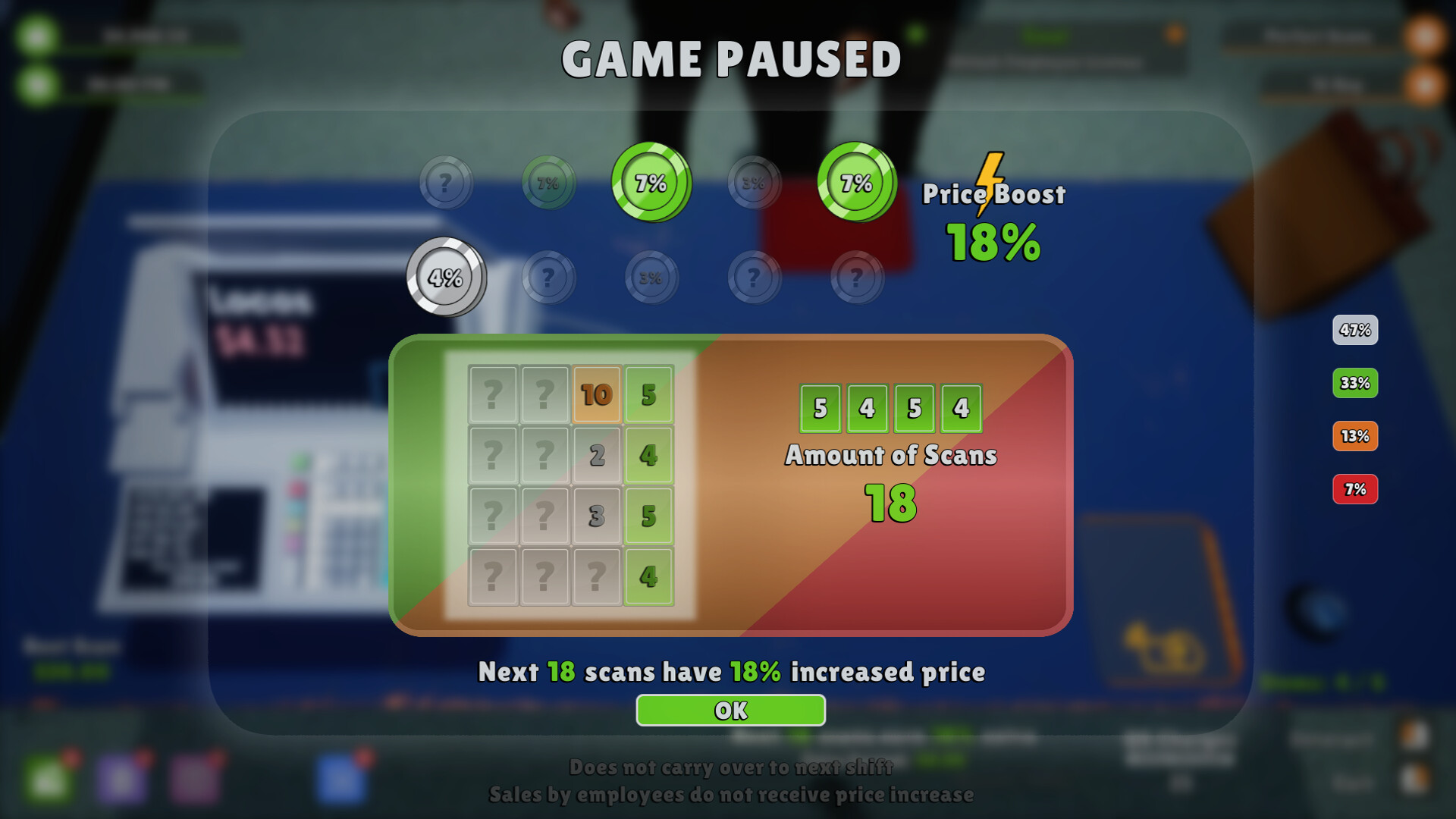The height and width of the screenshot is (819, 1456).
Task: Click the faded 3% coin in top row
Action: [x=755, y=182]
